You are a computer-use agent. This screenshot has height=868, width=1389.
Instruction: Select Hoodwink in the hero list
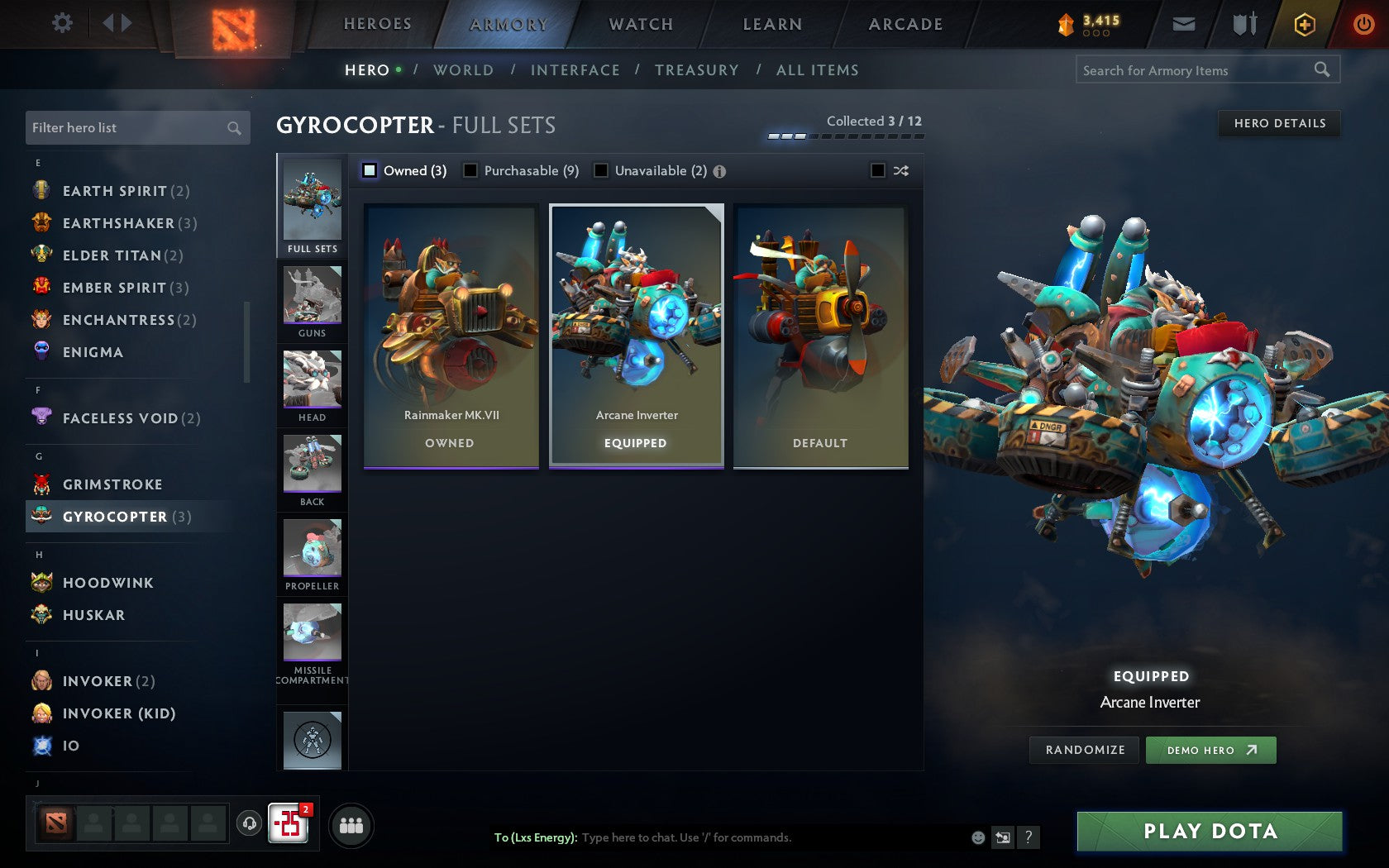[107, 583]
